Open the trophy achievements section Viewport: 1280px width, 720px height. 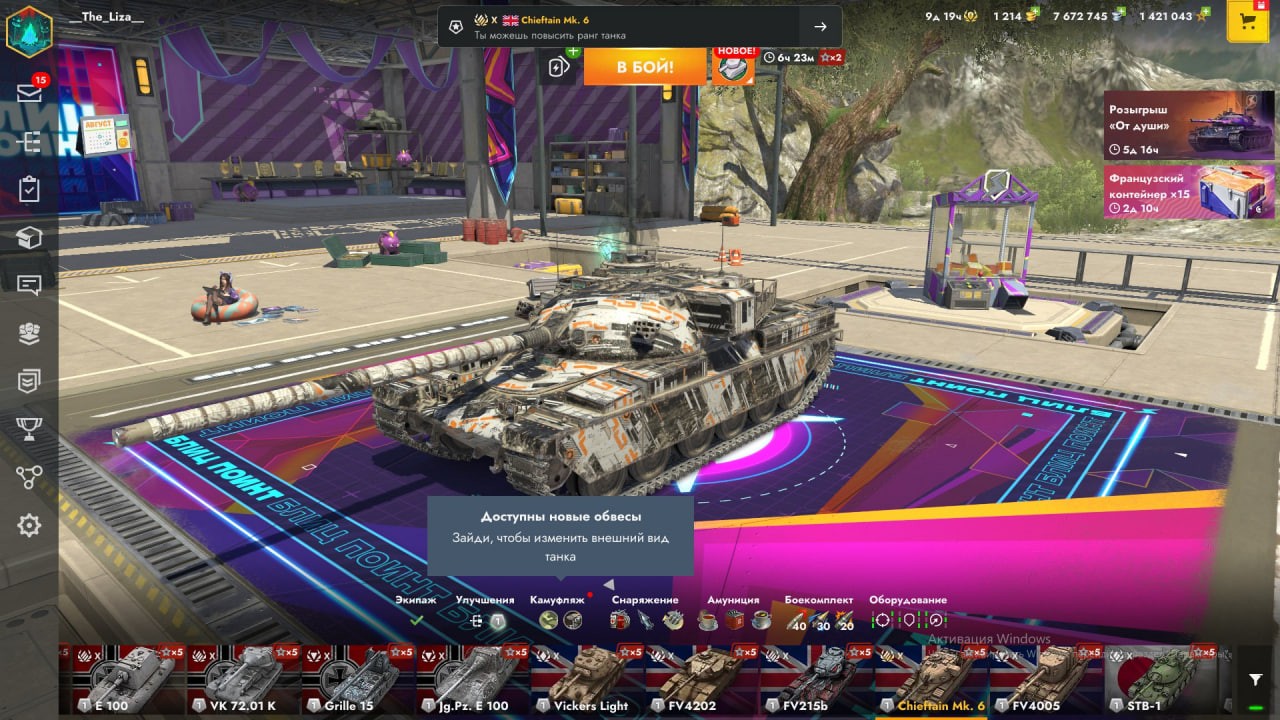(x=29, y=429)
